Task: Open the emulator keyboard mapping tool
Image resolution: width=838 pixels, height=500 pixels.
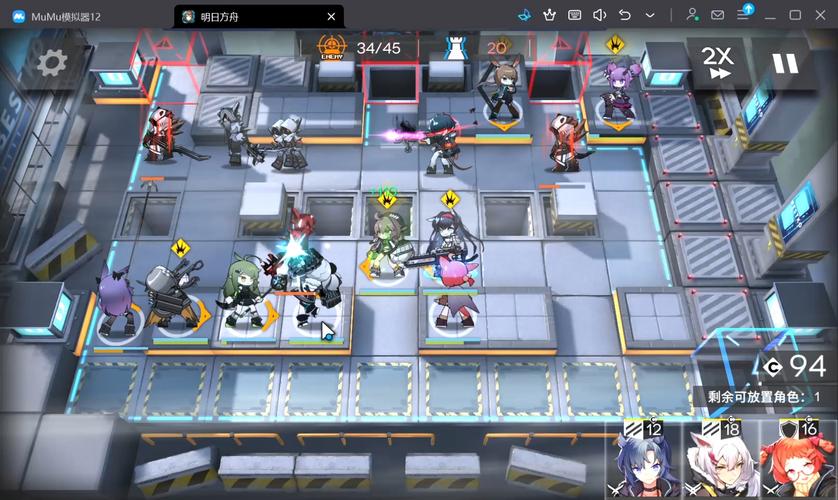Action: 574,15
